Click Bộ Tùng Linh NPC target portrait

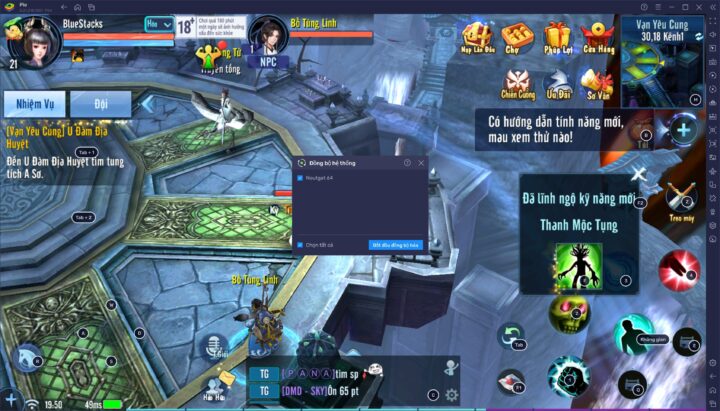[x=266, y=34]
